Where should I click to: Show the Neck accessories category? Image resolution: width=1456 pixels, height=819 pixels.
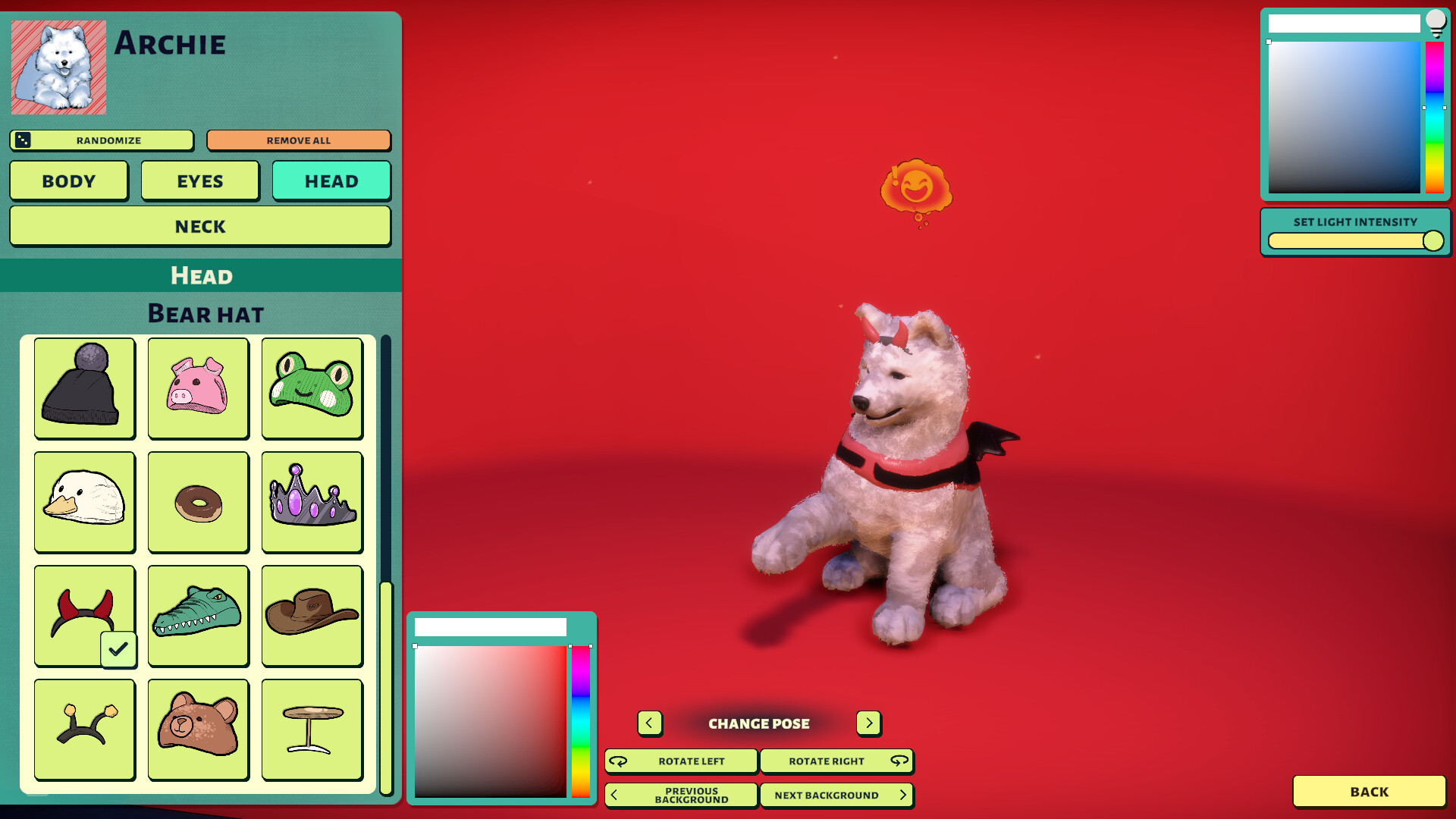coord(199,226)
